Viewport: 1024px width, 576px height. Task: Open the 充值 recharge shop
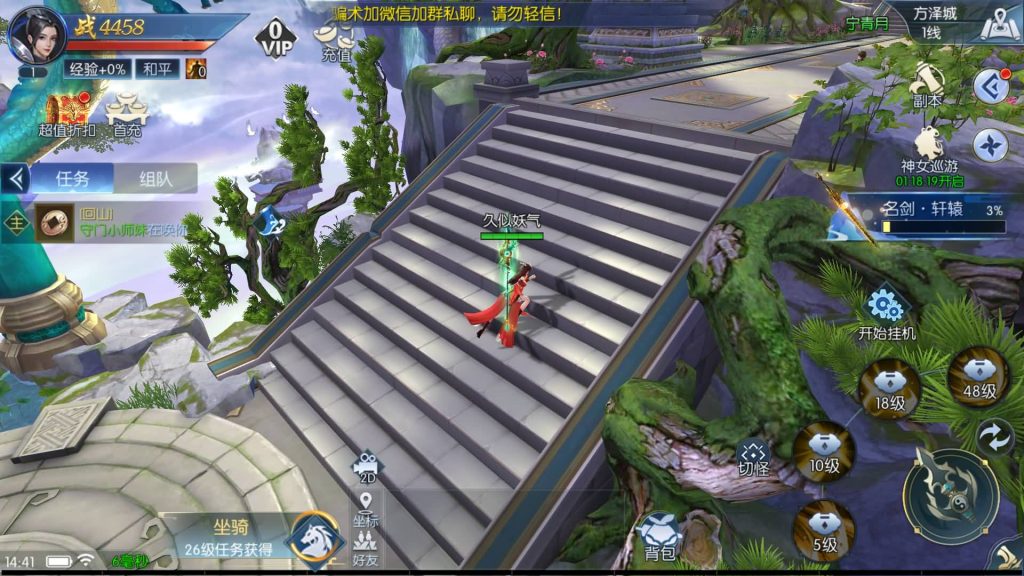(x=337, y=42)
